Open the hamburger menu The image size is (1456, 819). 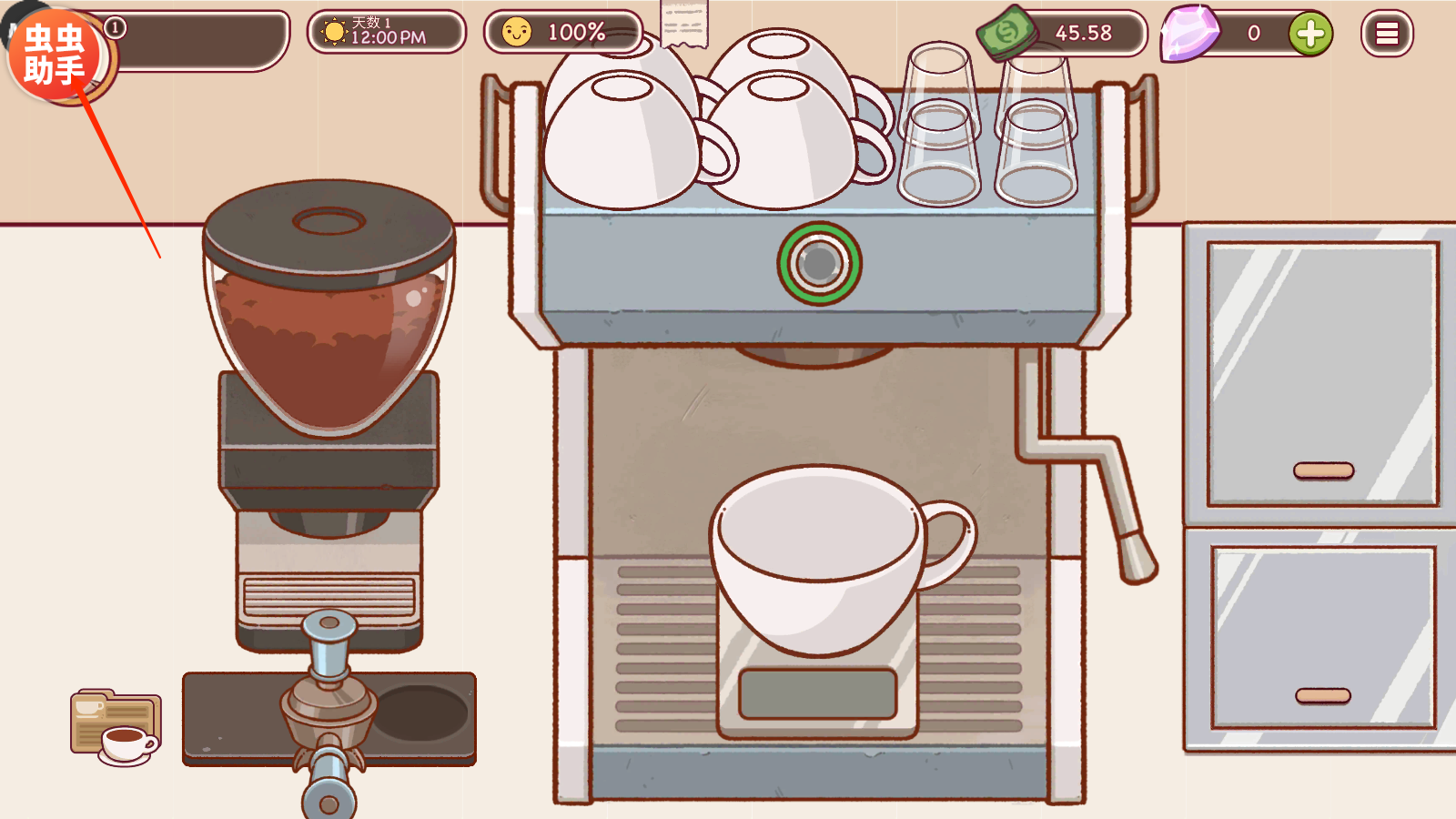(x=1386, y=34)
